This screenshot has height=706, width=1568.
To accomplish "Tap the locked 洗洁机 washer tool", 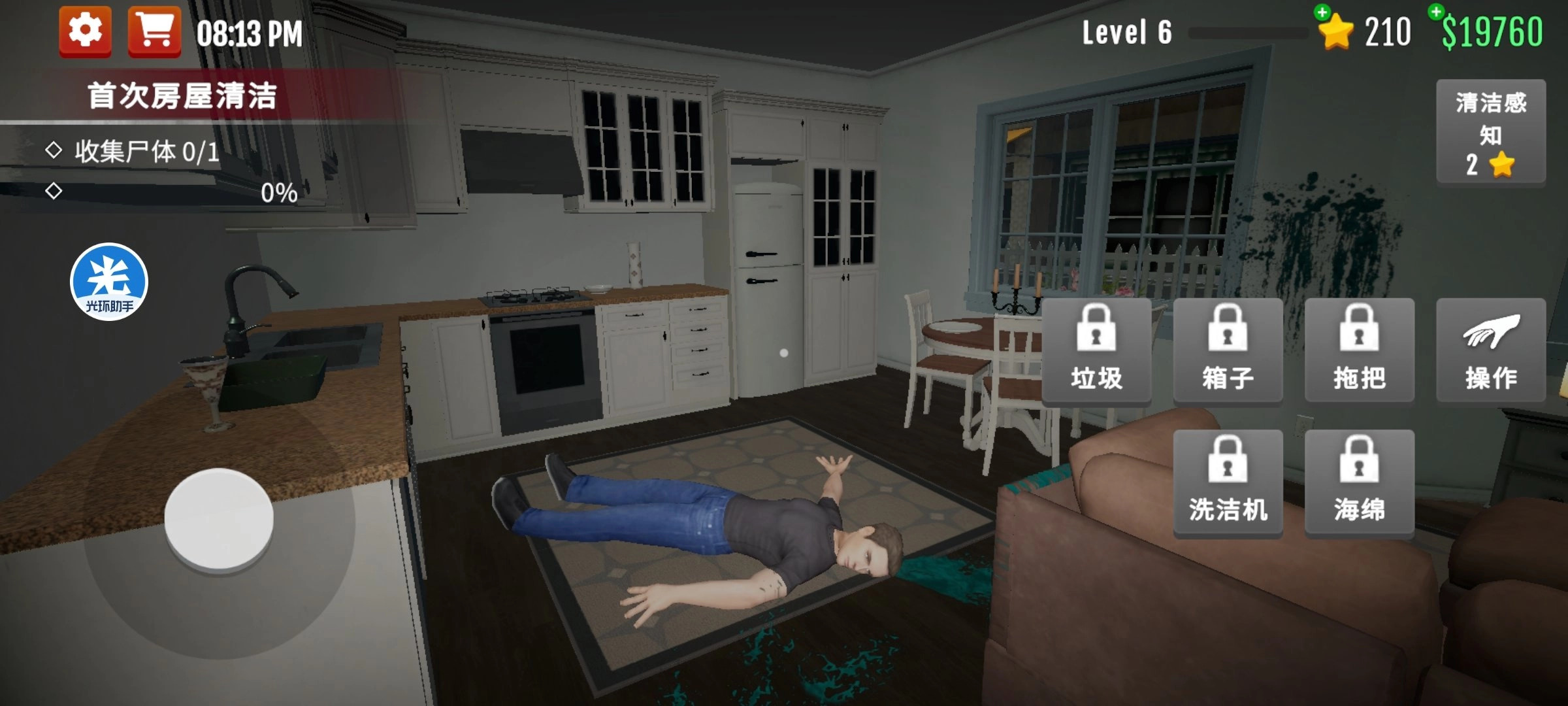I will click(1228, 482).
